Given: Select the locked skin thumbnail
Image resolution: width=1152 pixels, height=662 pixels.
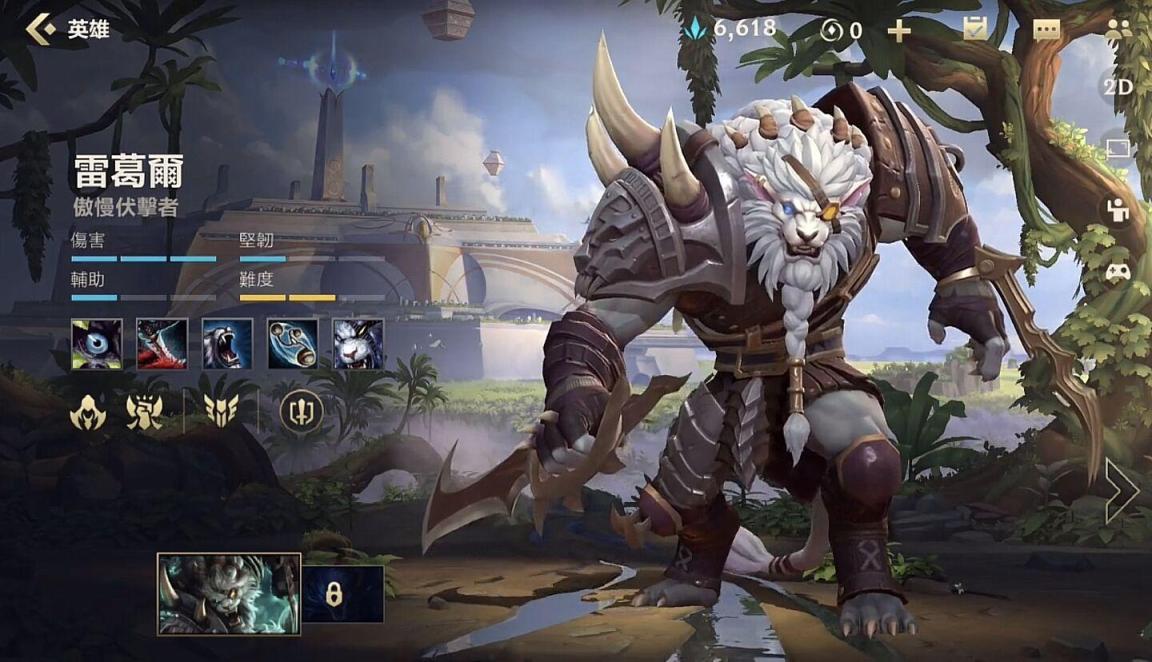Looking at the screenshot, I should [343, 594].
